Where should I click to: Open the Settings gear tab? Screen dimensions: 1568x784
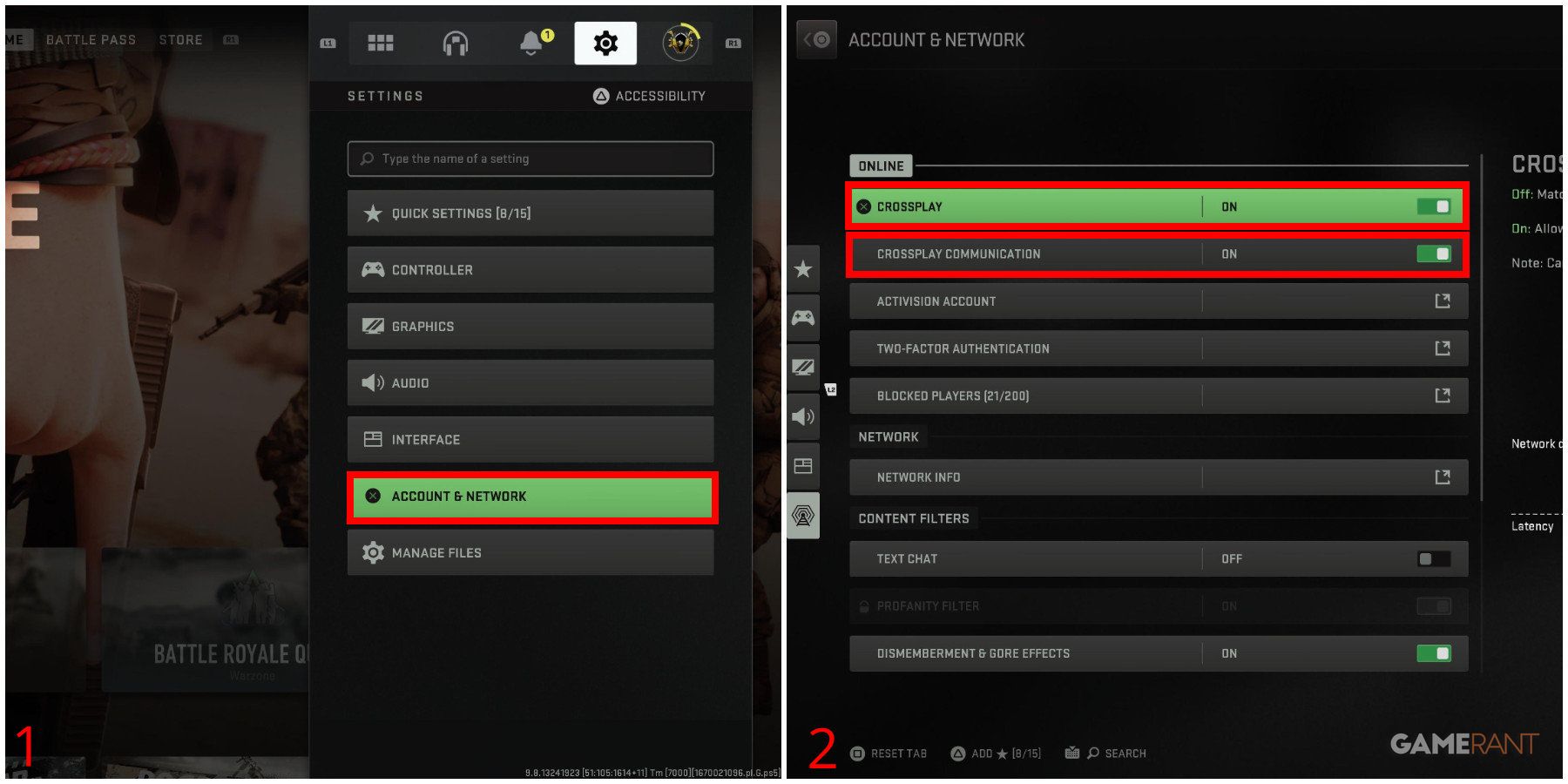[x=605, y=42]
